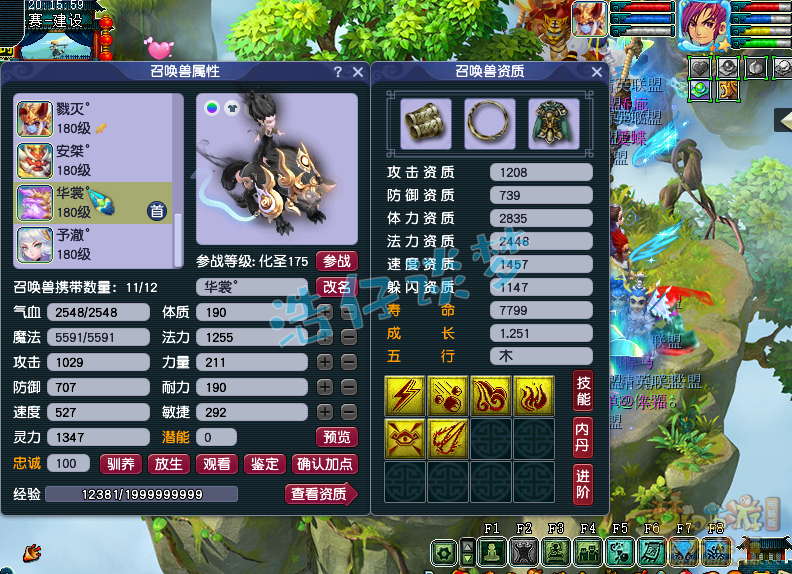Open help for 召唤兽属性 window

click(338, 72)
